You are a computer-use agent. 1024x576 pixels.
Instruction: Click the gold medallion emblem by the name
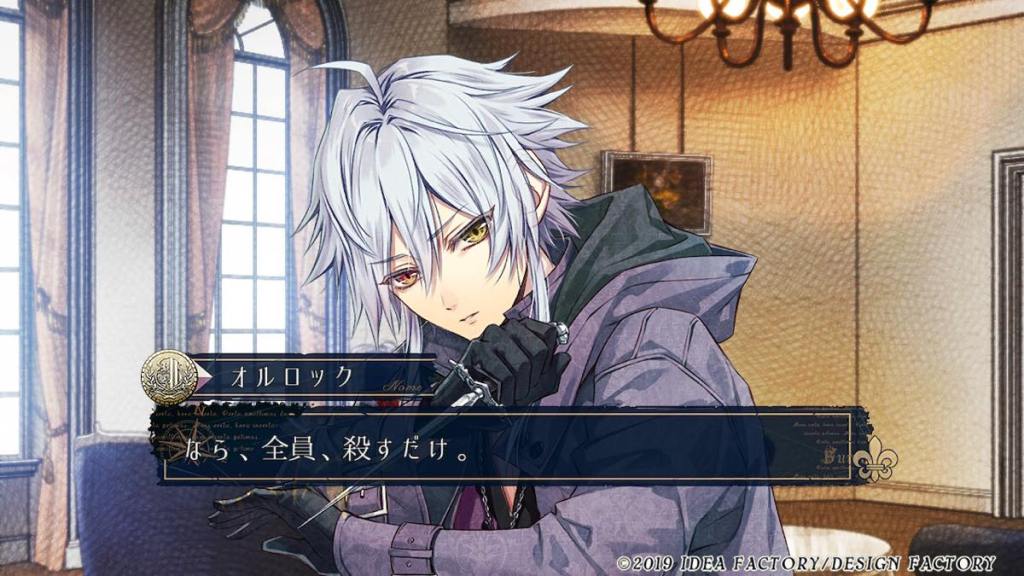tap(168, 376)
